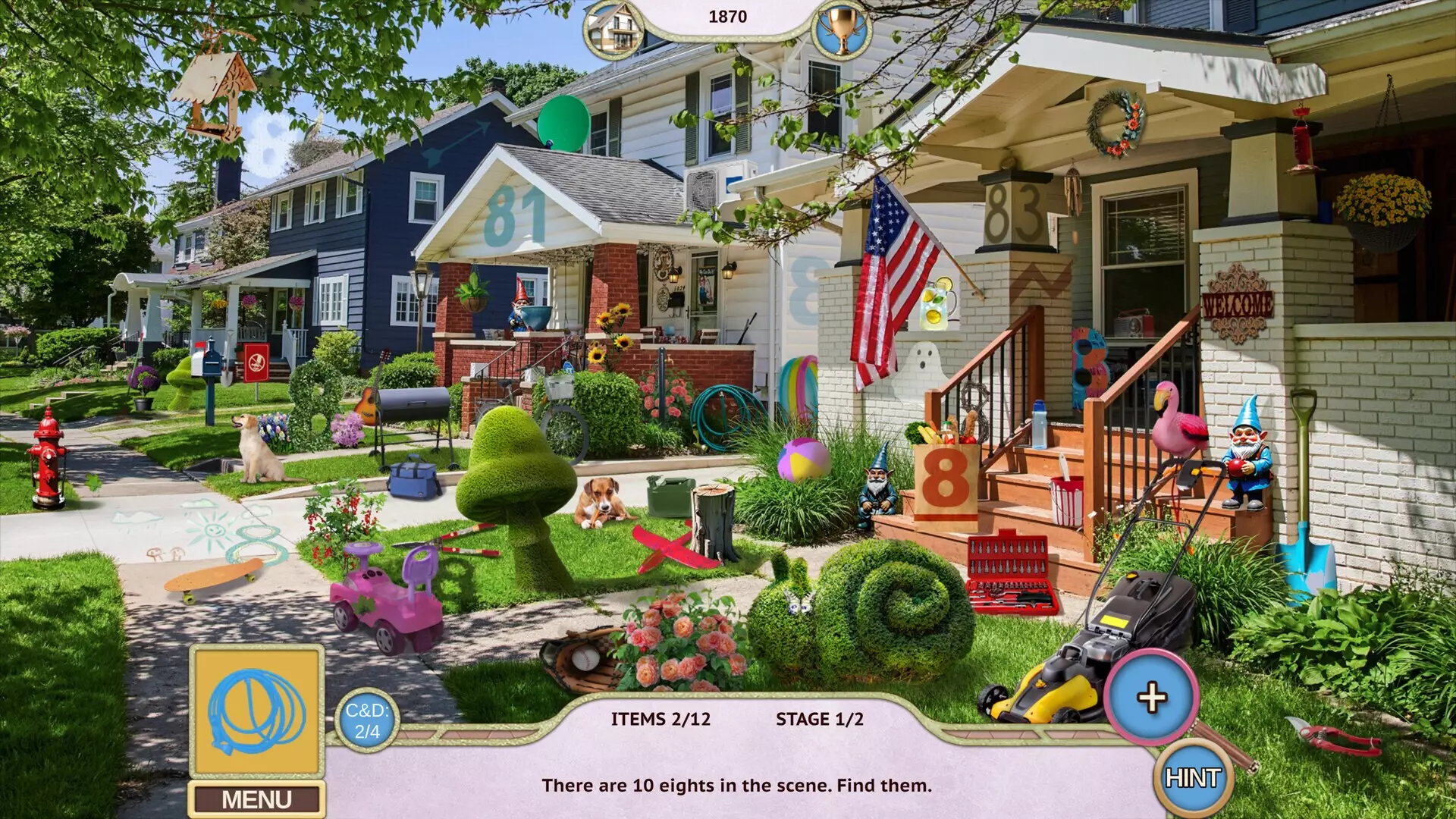Screen dimensions: 1456x819
Task: Click the faint 8 beside the birdhouse
Action: (x=265, y=144)
